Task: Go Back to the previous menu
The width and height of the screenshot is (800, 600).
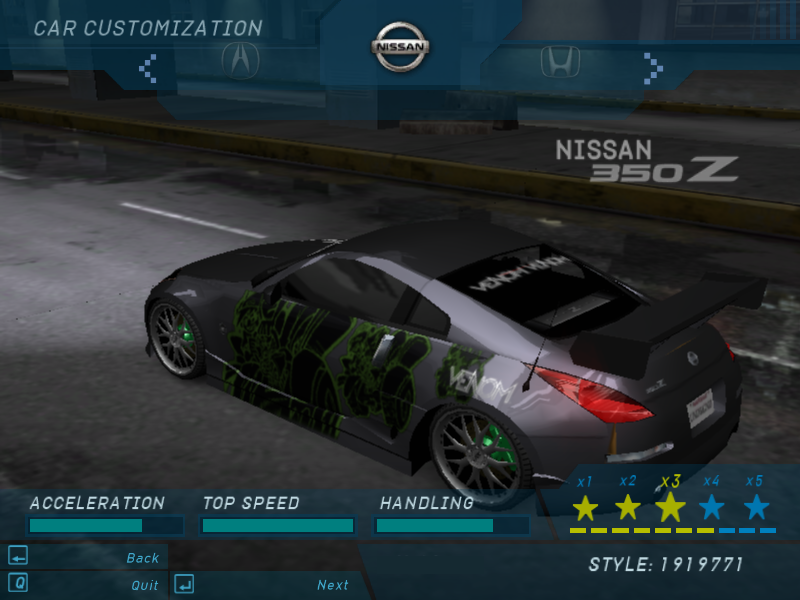Action: coord(142,558)
